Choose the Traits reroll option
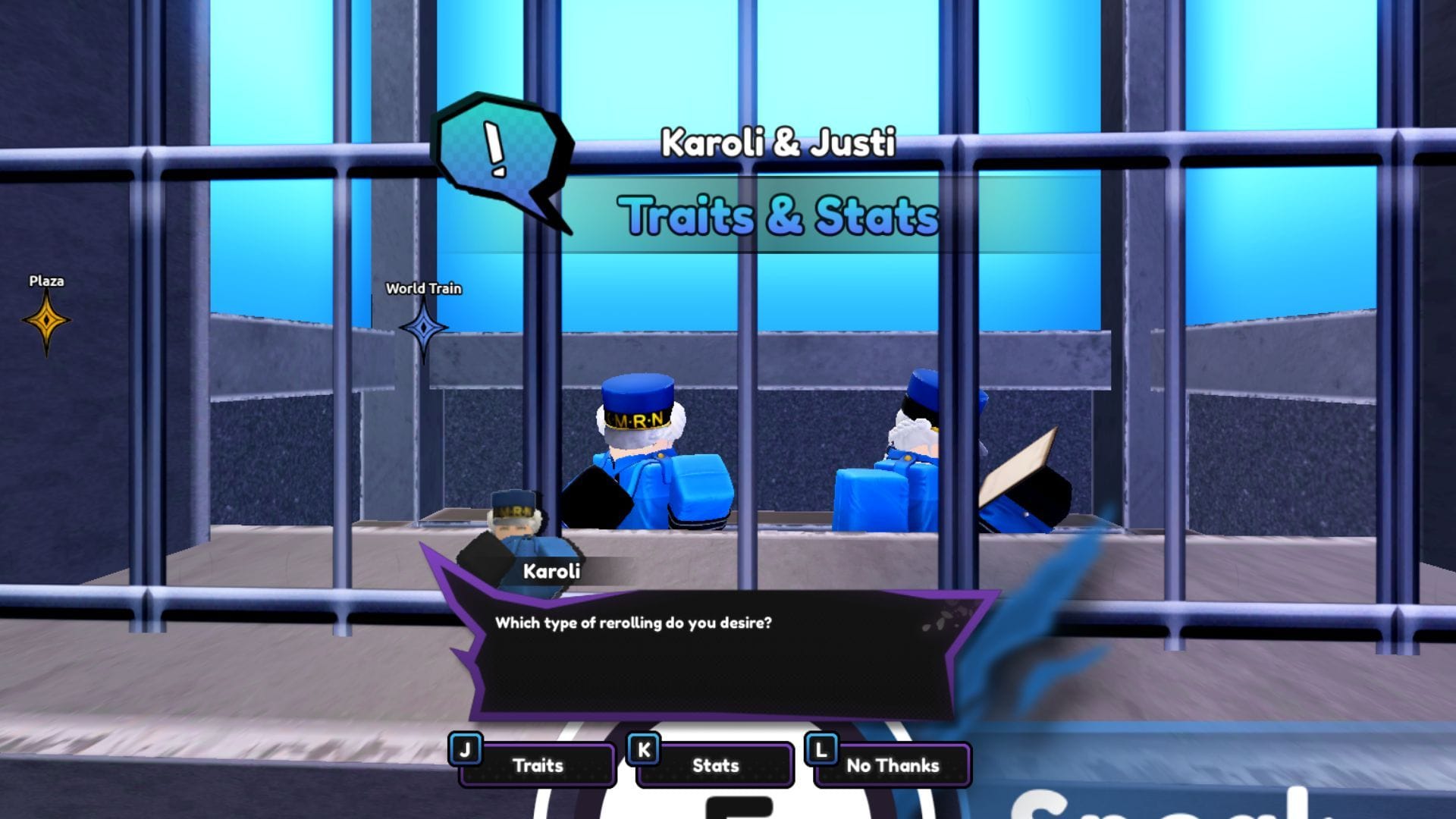 tap(538, 766)
